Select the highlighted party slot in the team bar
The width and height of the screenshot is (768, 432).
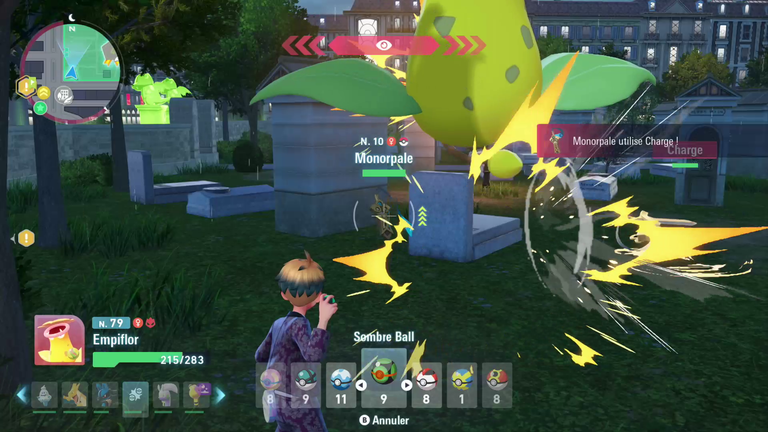pos(135,397)
